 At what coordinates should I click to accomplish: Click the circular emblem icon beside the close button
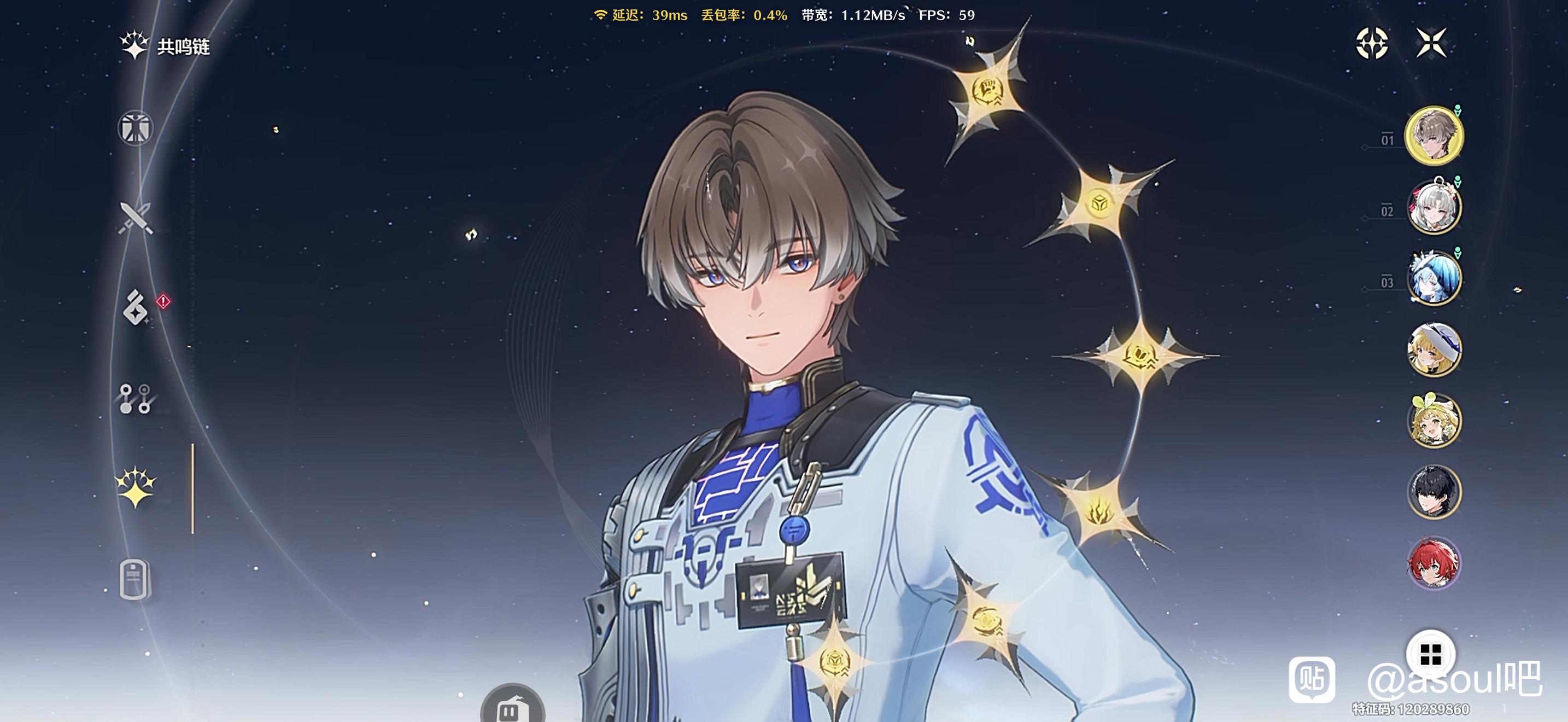point(1372,43)
